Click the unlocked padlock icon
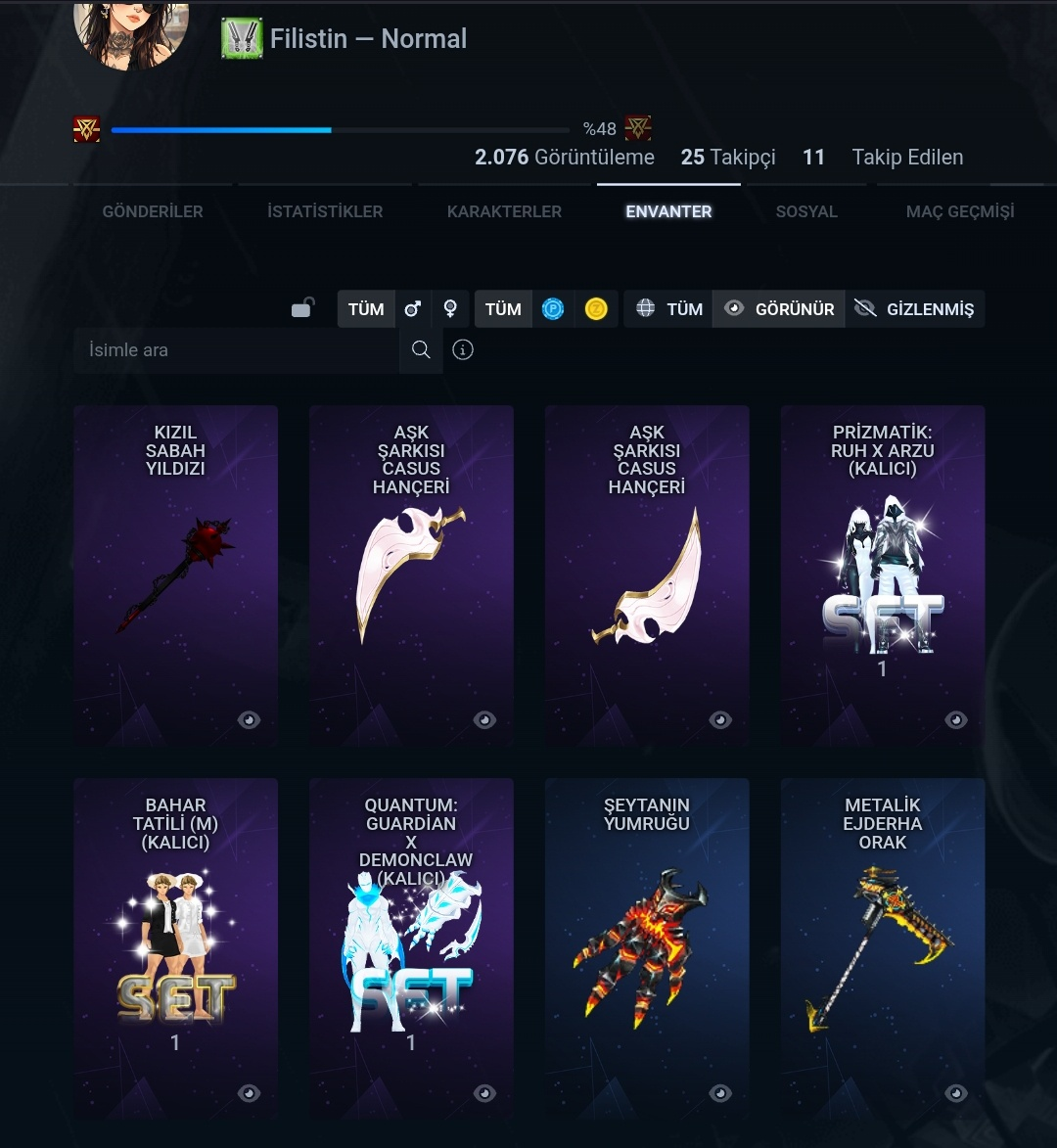1057x1148 pixels. (x=302, y=308)
